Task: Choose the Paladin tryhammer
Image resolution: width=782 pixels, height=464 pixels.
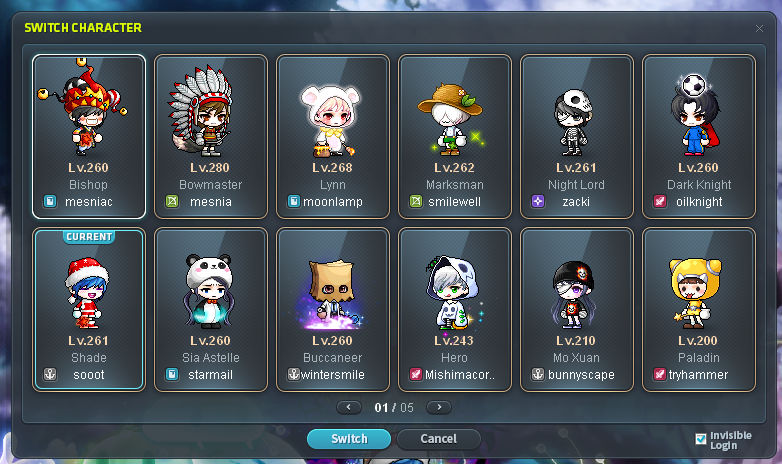Action: [699, 309]
